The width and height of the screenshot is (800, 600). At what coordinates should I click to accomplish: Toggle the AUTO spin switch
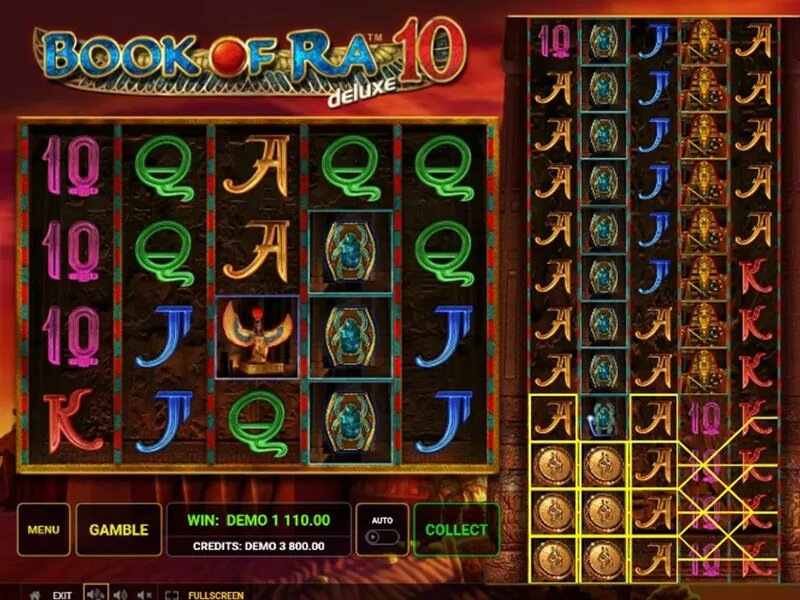381,536
